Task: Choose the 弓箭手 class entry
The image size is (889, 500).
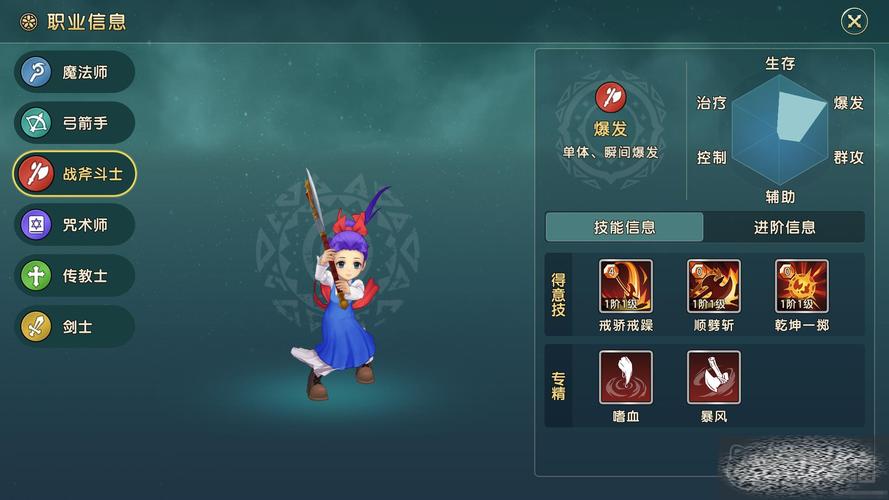Action: 74,123
